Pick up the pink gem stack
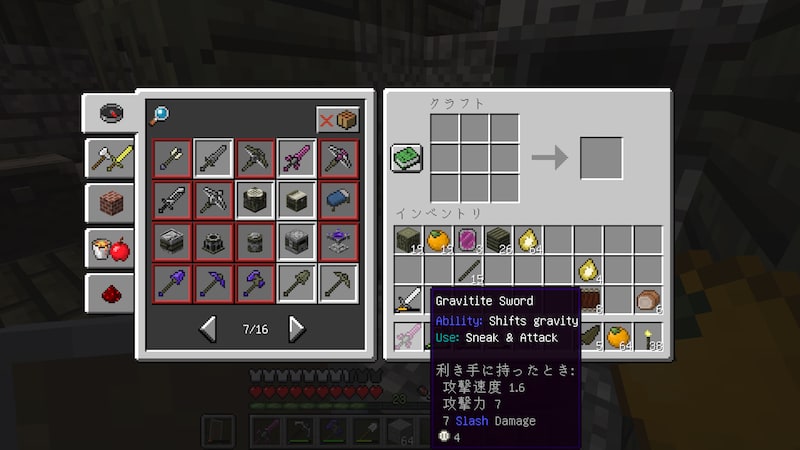Viewport: 800px width, 450px height. click(x=469, y=240)
